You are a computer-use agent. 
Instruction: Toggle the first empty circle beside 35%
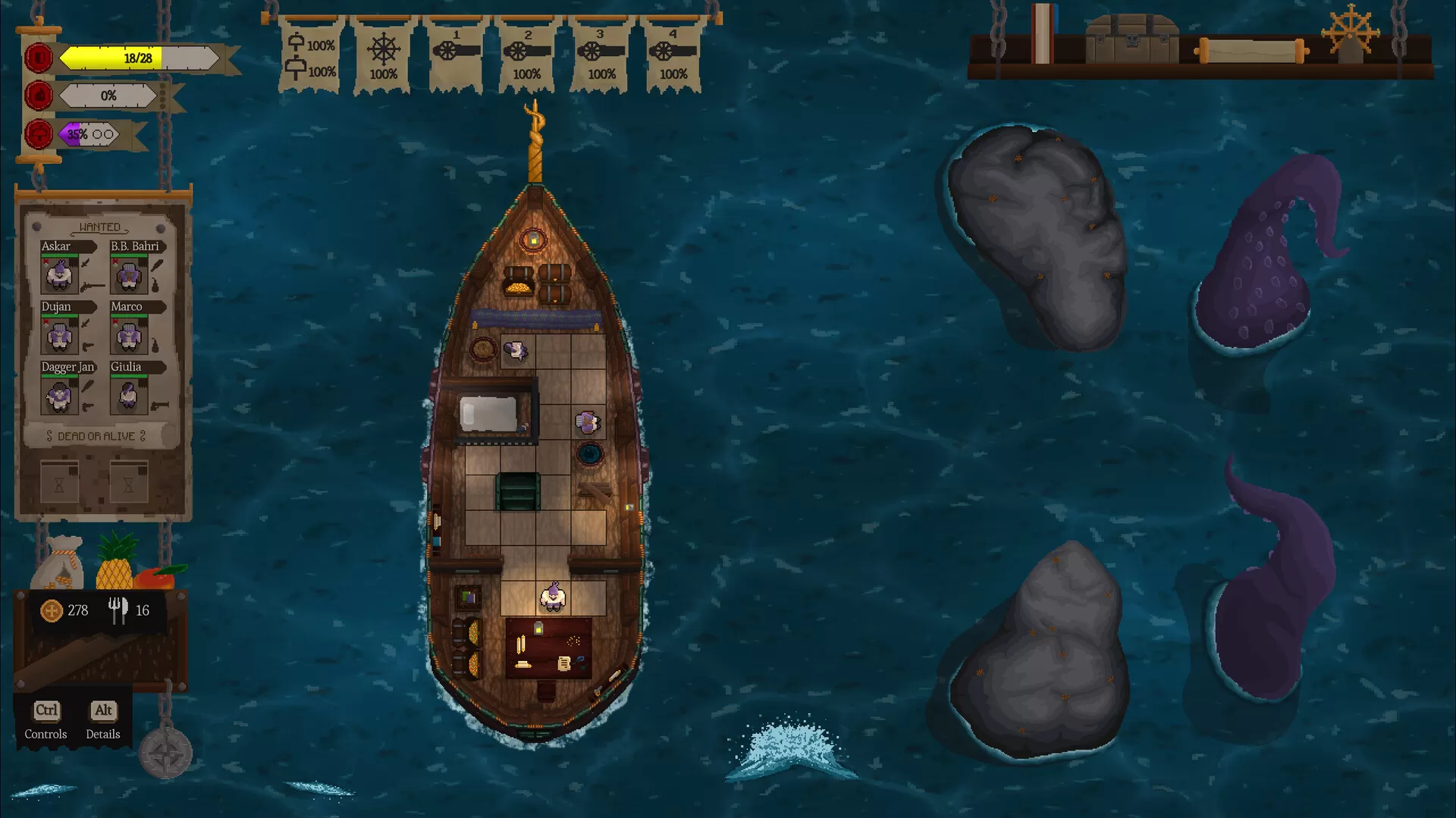pyautogui.click(x=98, y=133)
